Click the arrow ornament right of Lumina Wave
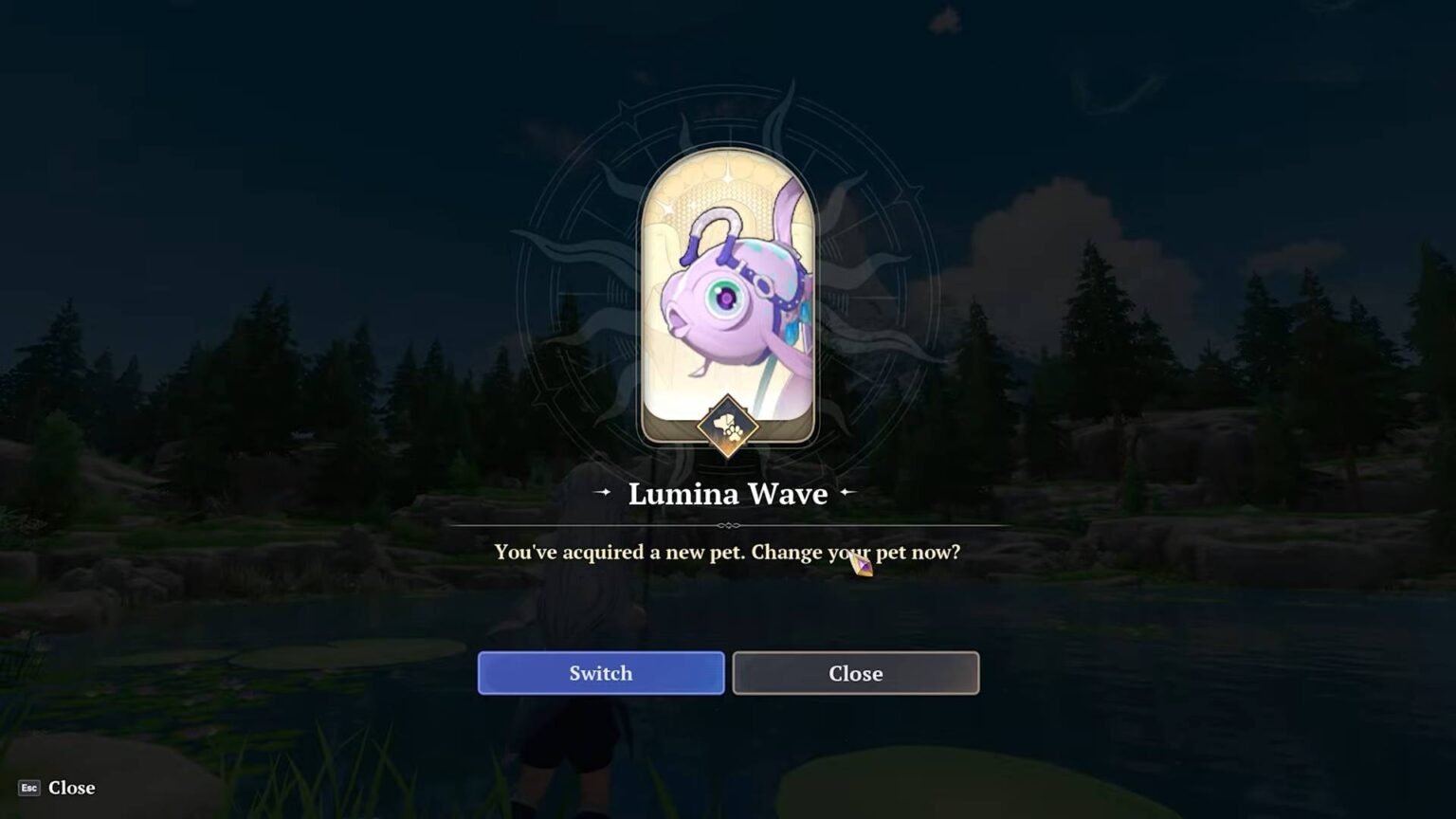 coord(848,494)
